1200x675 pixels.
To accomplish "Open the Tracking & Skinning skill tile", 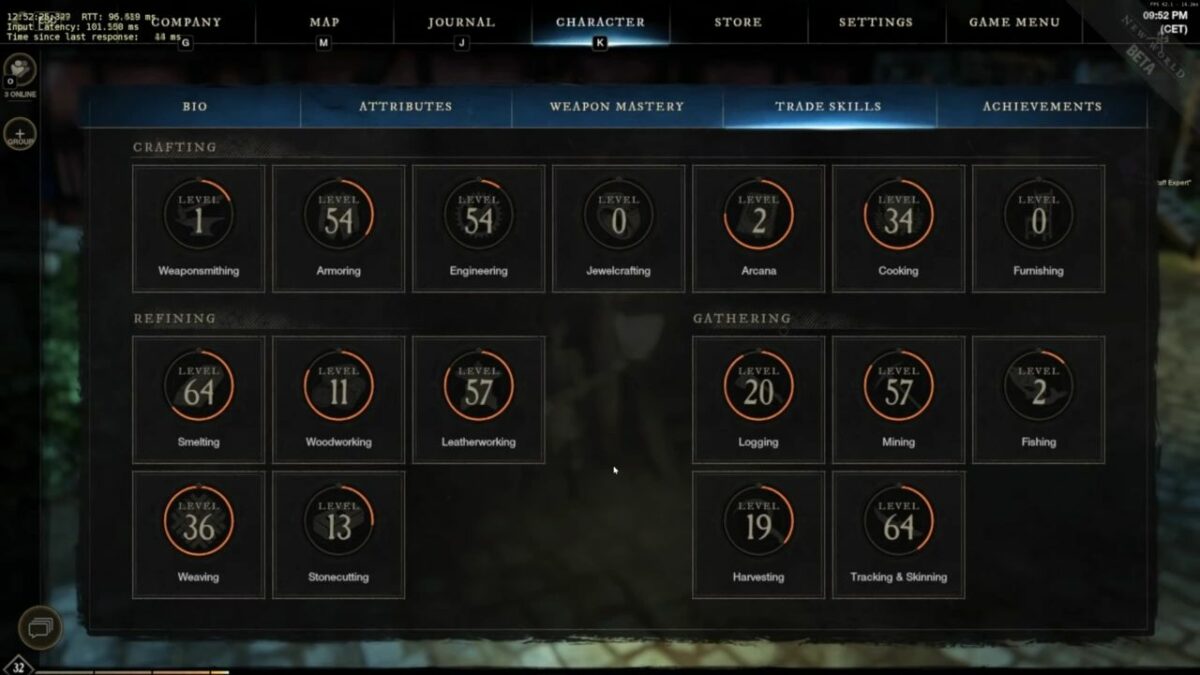I will (x=898, y=534).
